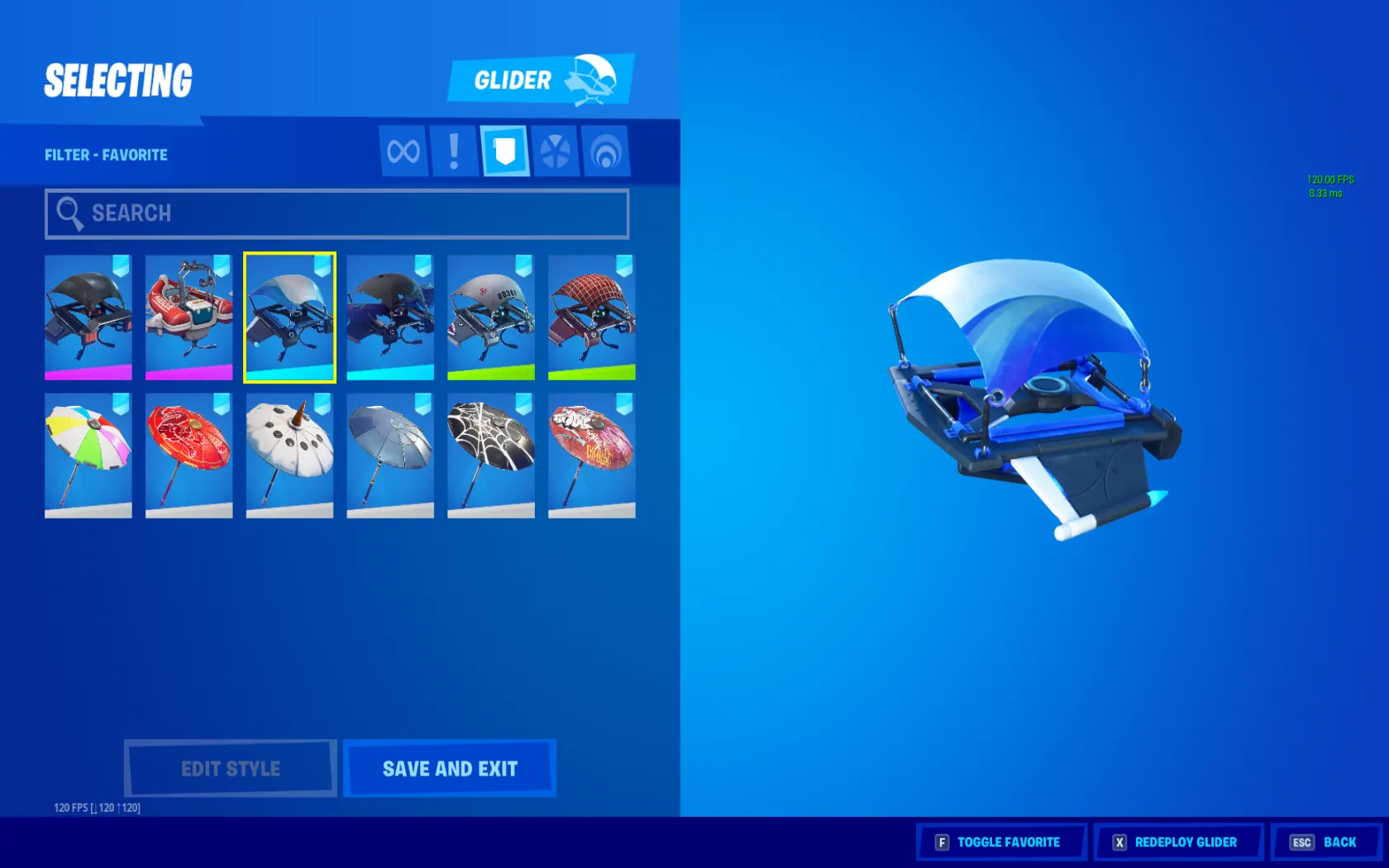Image resolution: width=1389 pixels, height=868 pixels.
Task: Select the graffiti covered umbrella
Action: pyautogui.click(x=592, y=455)
